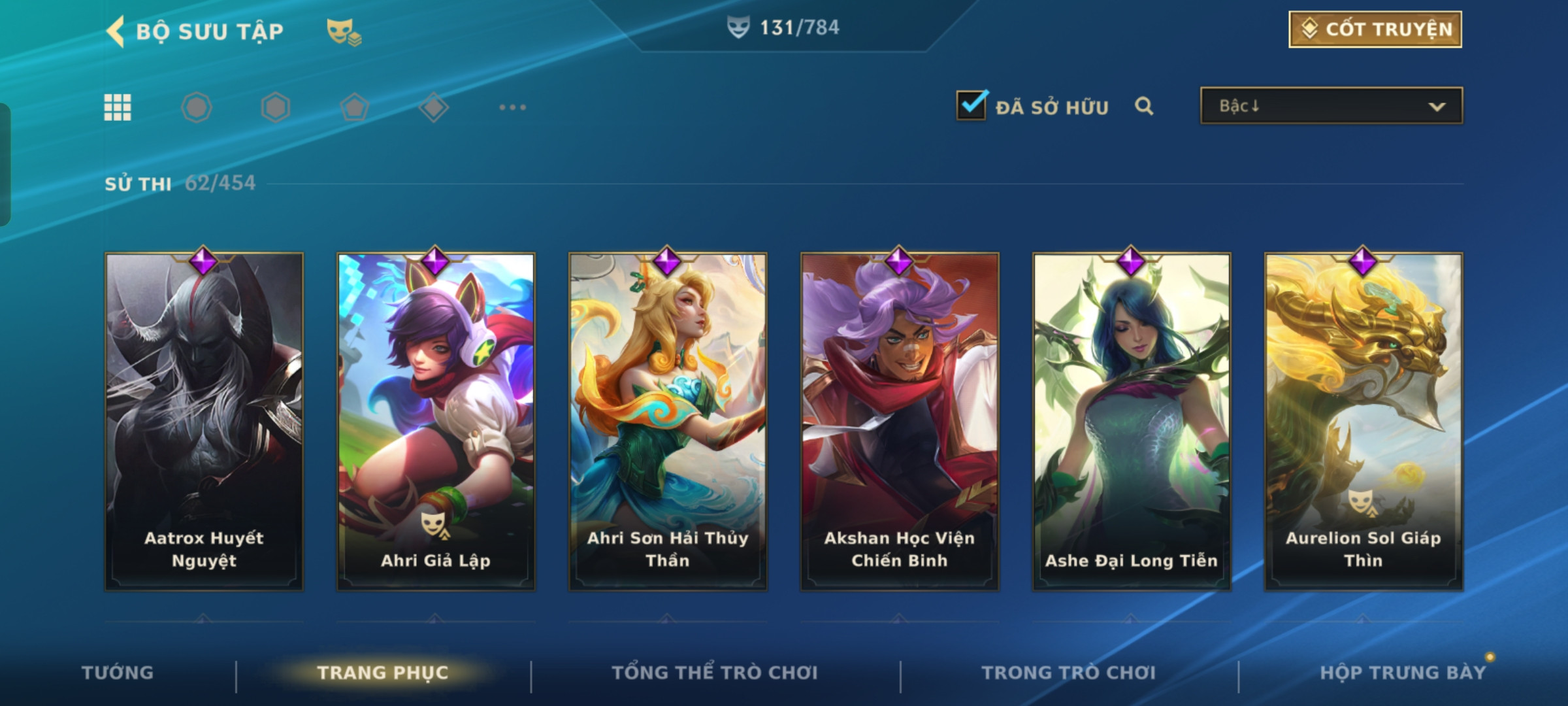Filter skins by the diamond rarity icon
The width and height of the screenshot is (1568, 706).
(433, 107)
